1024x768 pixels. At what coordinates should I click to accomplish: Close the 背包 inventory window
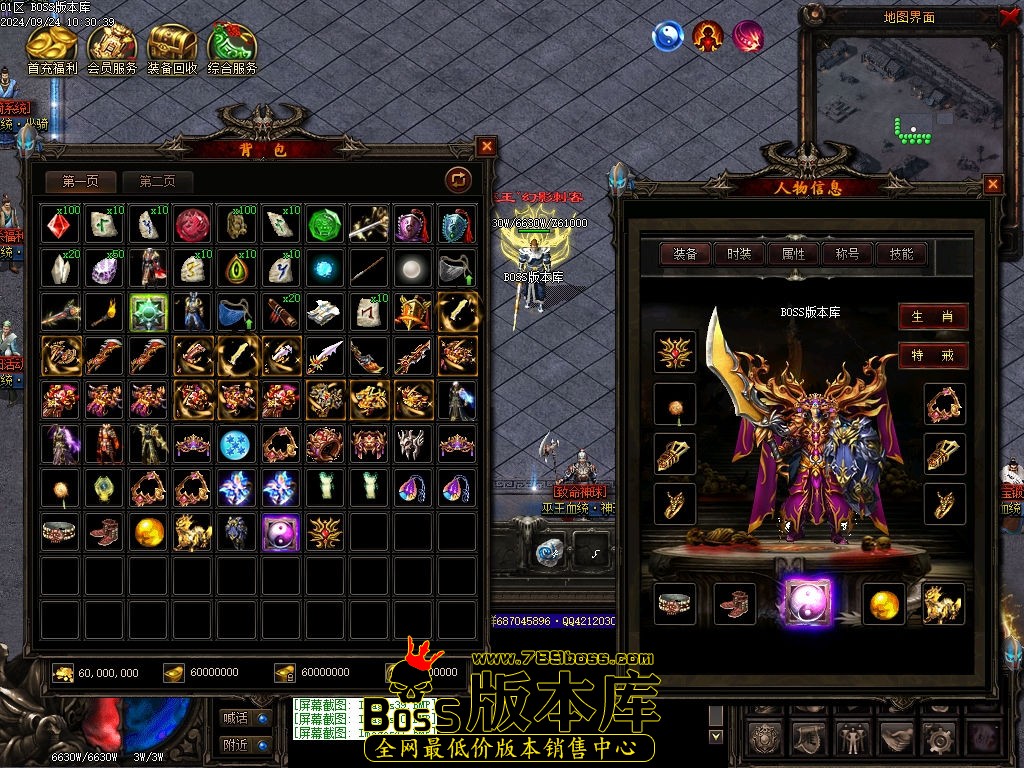(x=487, y=146)
